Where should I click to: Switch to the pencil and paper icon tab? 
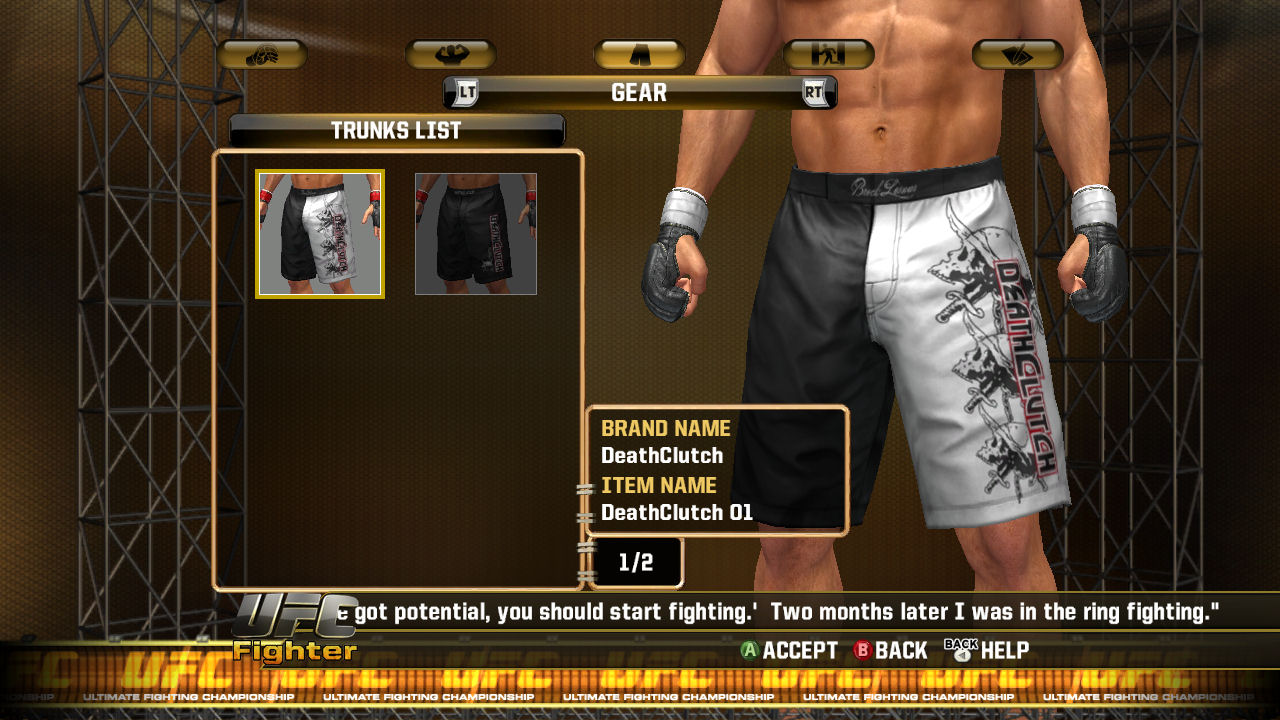point(1017,55)
